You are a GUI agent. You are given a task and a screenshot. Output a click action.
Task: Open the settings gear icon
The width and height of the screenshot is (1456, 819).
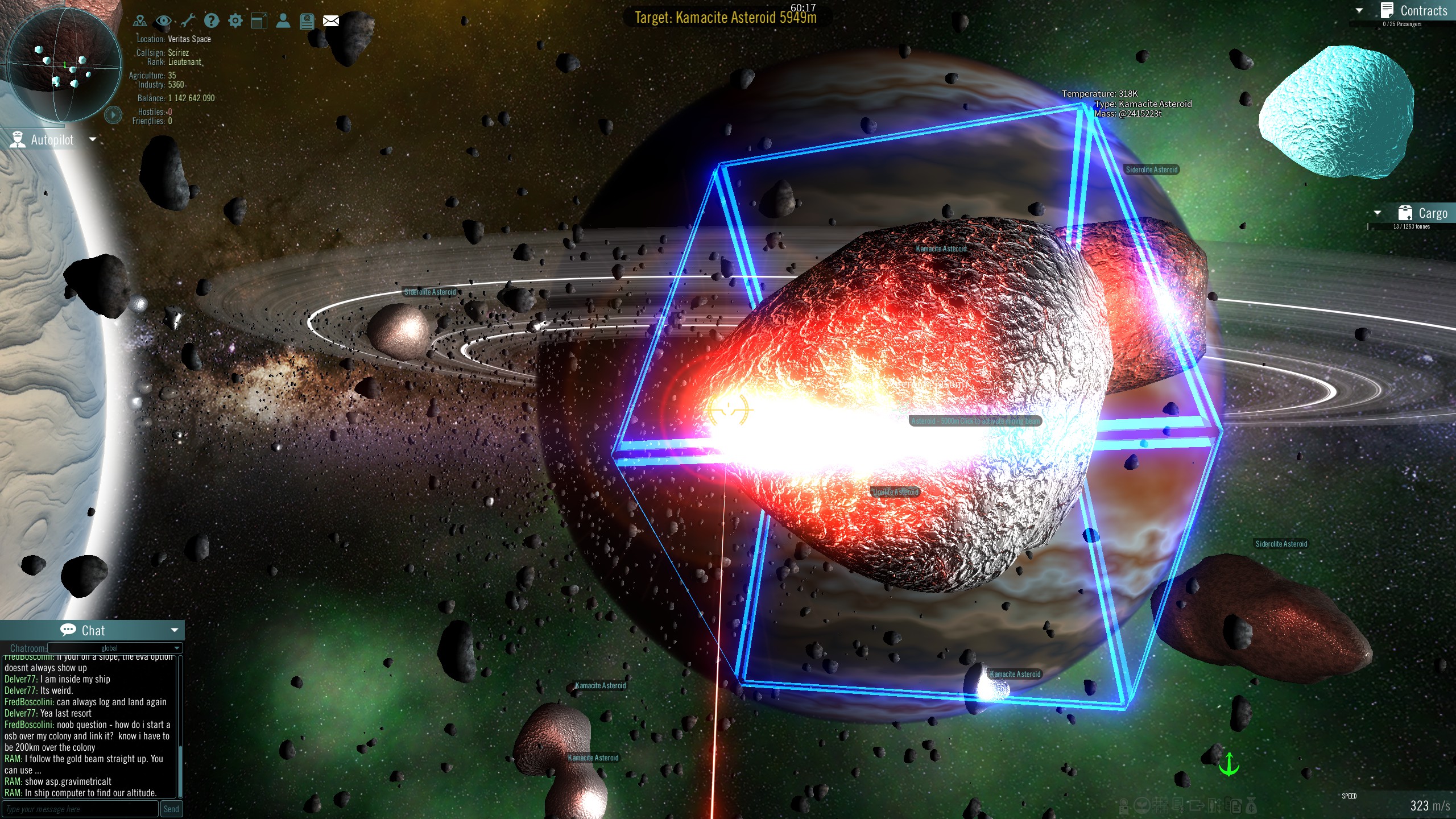pyautogui.click(x=235, y=20)
